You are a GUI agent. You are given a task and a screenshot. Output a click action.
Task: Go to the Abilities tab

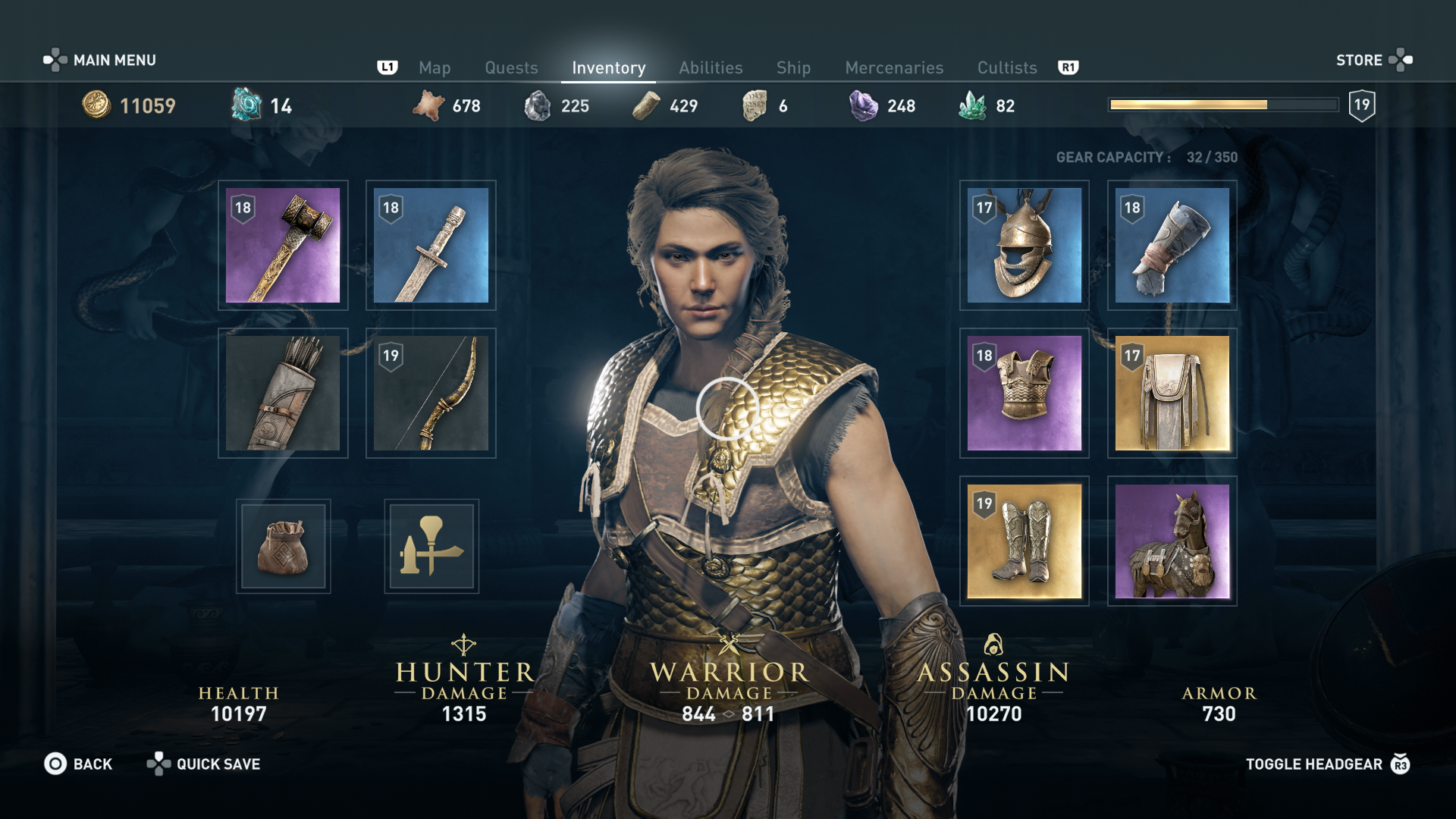pyautogui.click(x=711, y=68)
